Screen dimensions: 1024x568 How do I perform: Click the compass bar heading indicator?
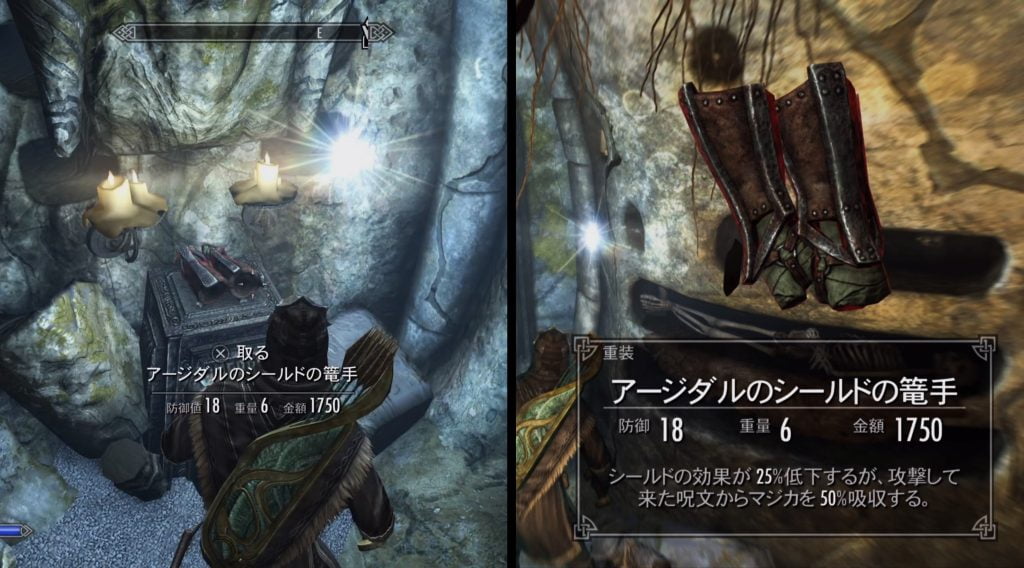pyautogui.click(x=320, y=33)
